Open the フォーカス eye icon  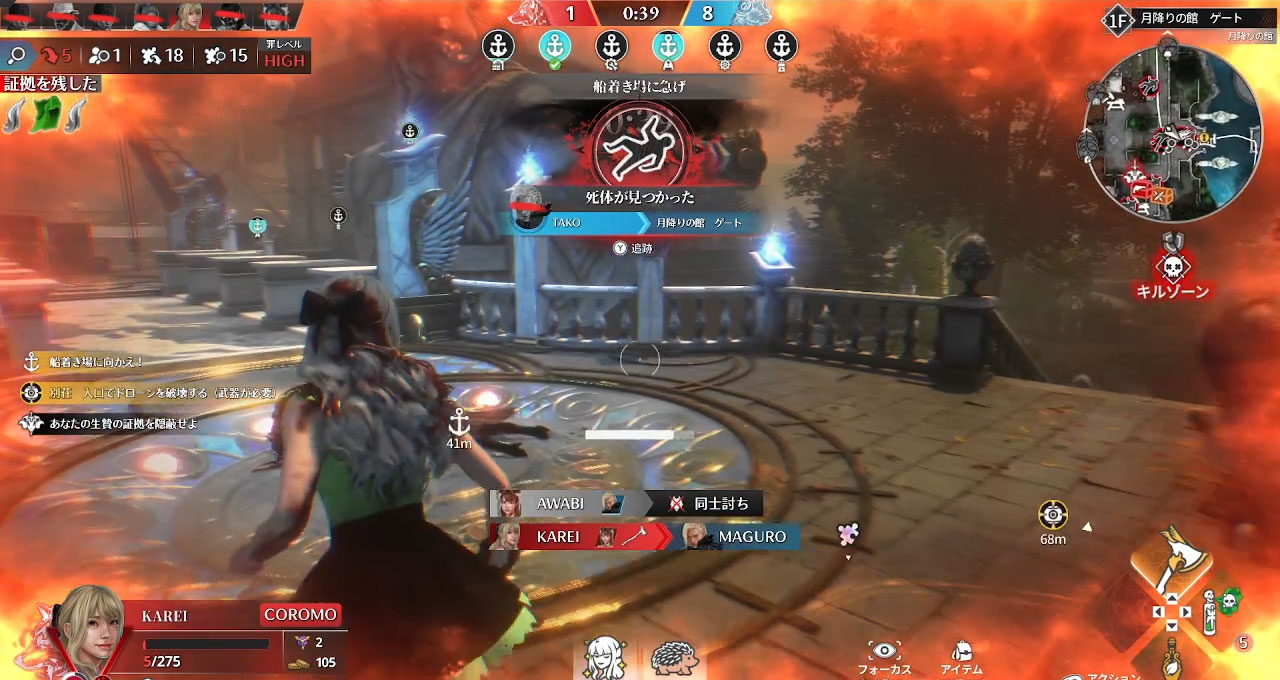pos(884,651)
